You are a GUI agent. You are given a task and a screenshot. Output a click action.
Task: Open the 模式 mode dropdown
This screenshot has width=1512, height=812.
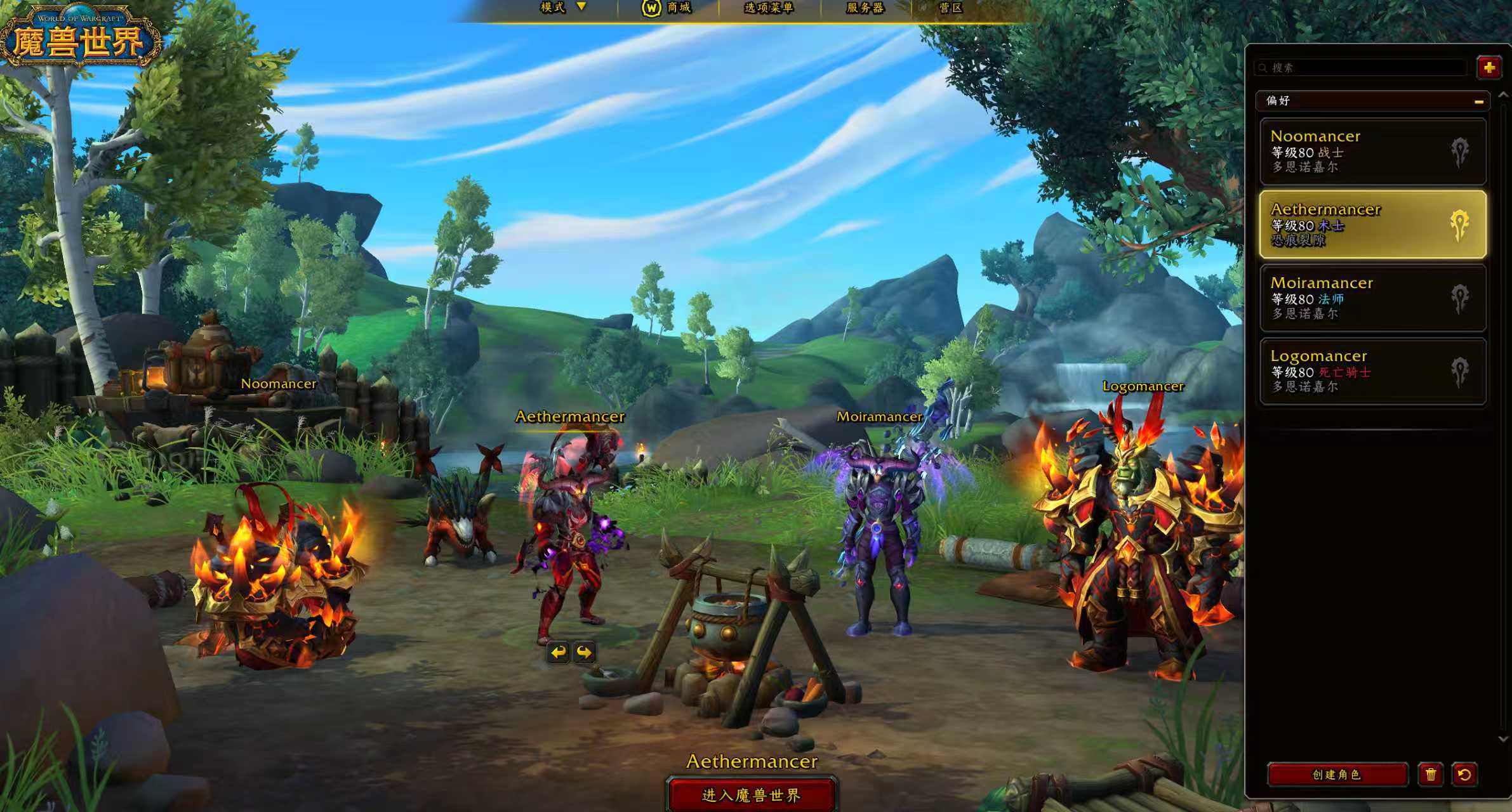[x=562, y=8]
